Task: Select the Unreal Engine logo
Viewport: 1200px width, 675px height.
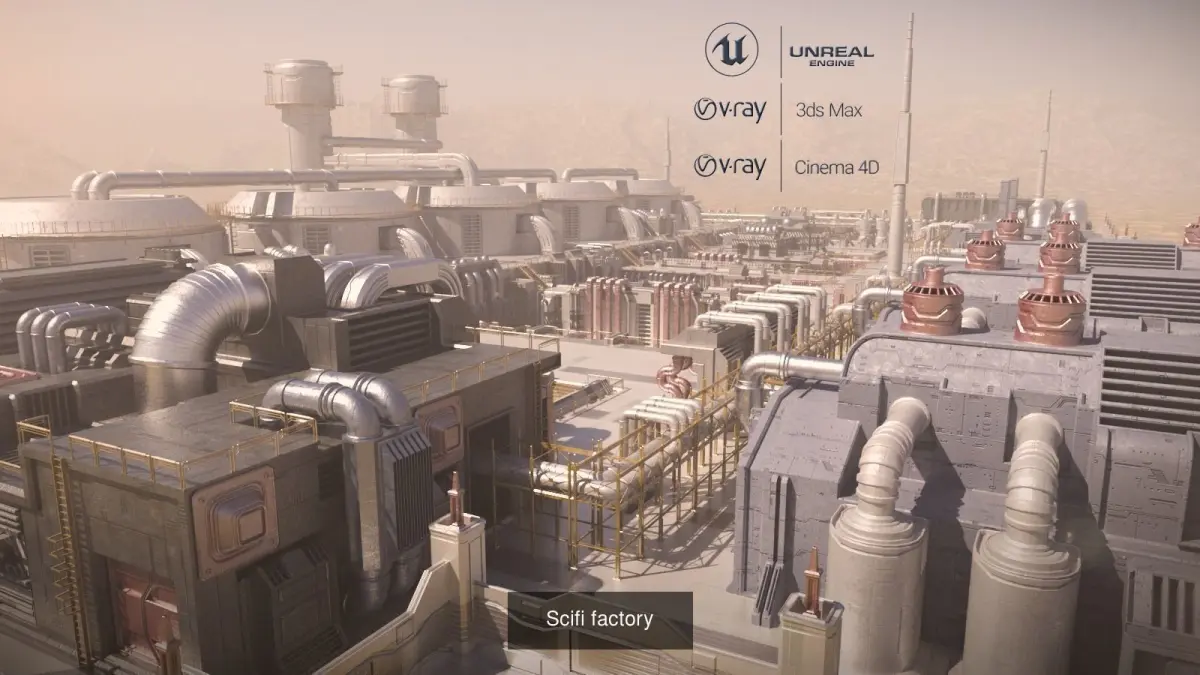Action: click(x=789, y=50)
